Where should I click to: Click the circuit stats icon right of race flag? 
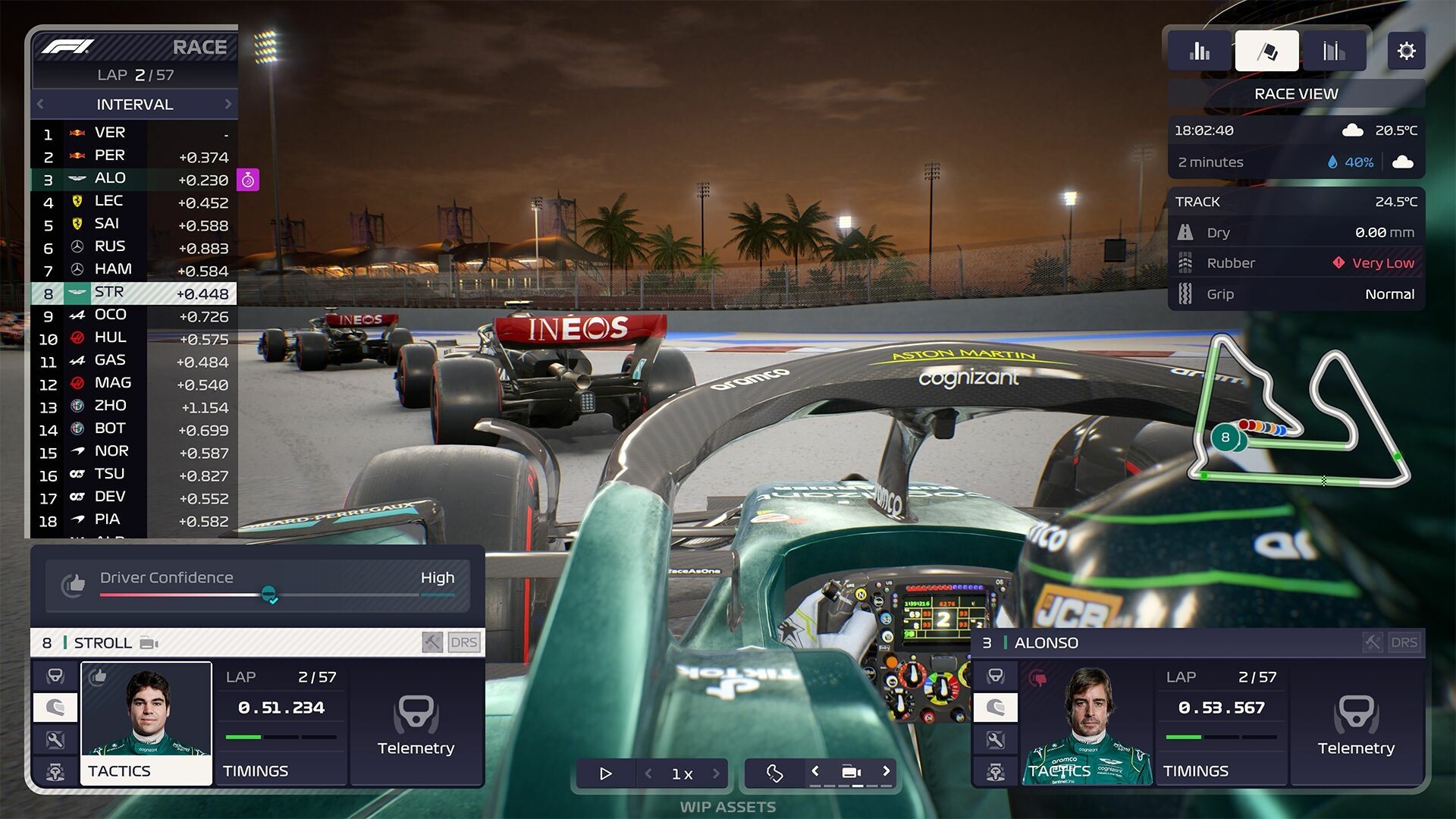(x=1333, y=49)
